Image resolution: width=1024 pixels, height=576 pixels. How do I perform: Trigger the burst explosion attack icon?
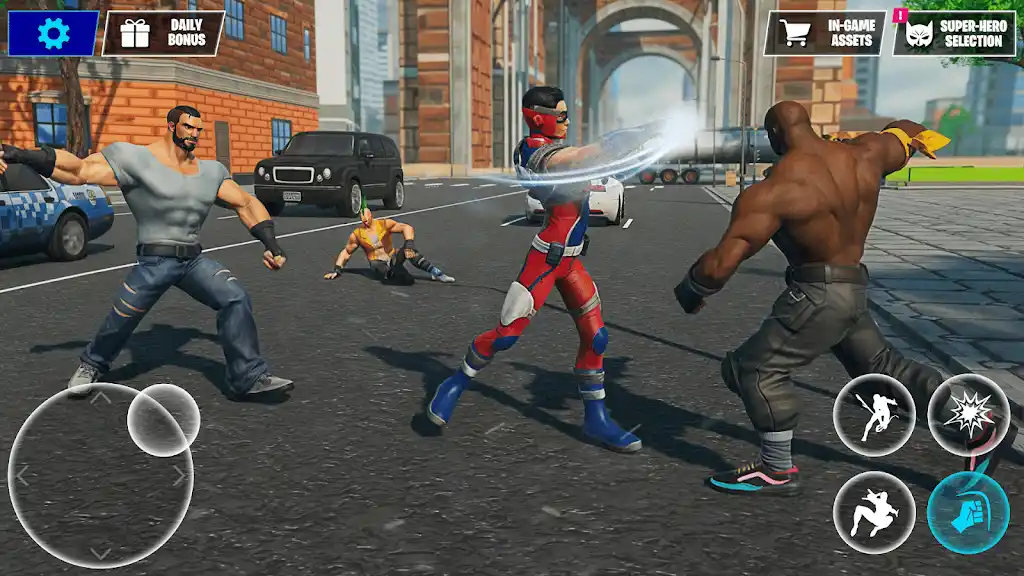click(967, 414)
